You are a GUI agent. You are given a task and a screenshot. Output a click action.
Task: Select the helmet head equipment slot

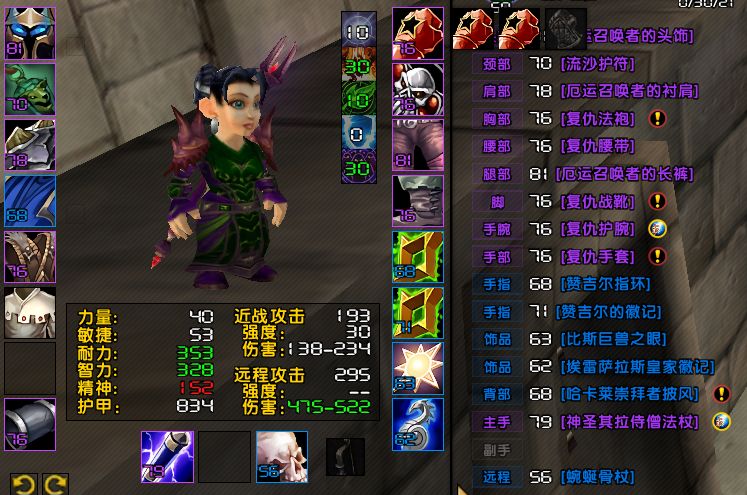(29, 32)
